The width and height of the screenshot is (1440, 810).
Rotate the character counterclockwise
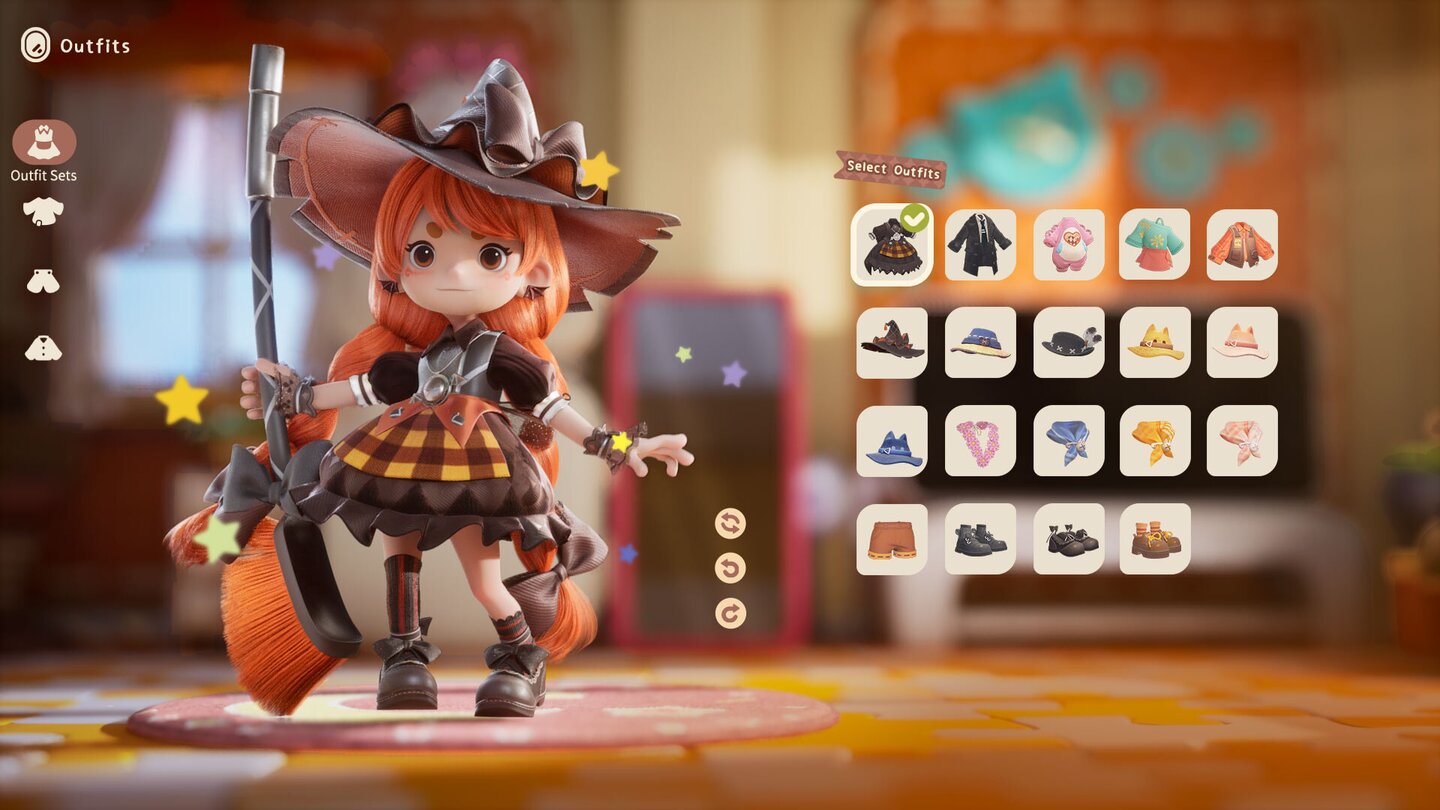click(x=728, y=565)
